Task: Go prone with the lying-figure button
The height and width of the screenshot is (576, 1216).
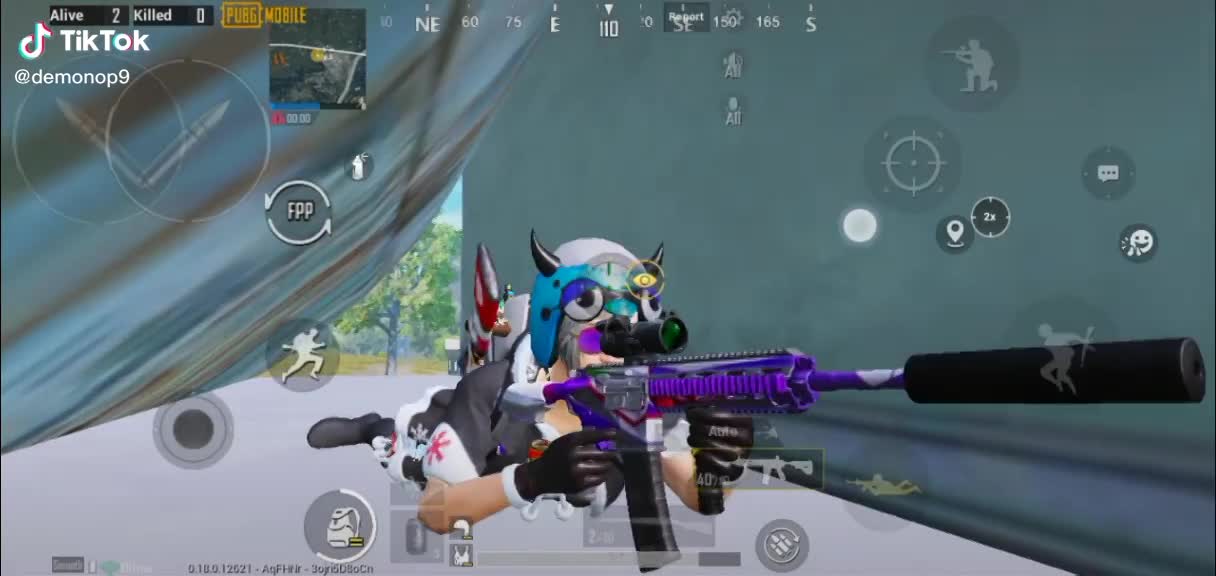Action: (882, 486)
